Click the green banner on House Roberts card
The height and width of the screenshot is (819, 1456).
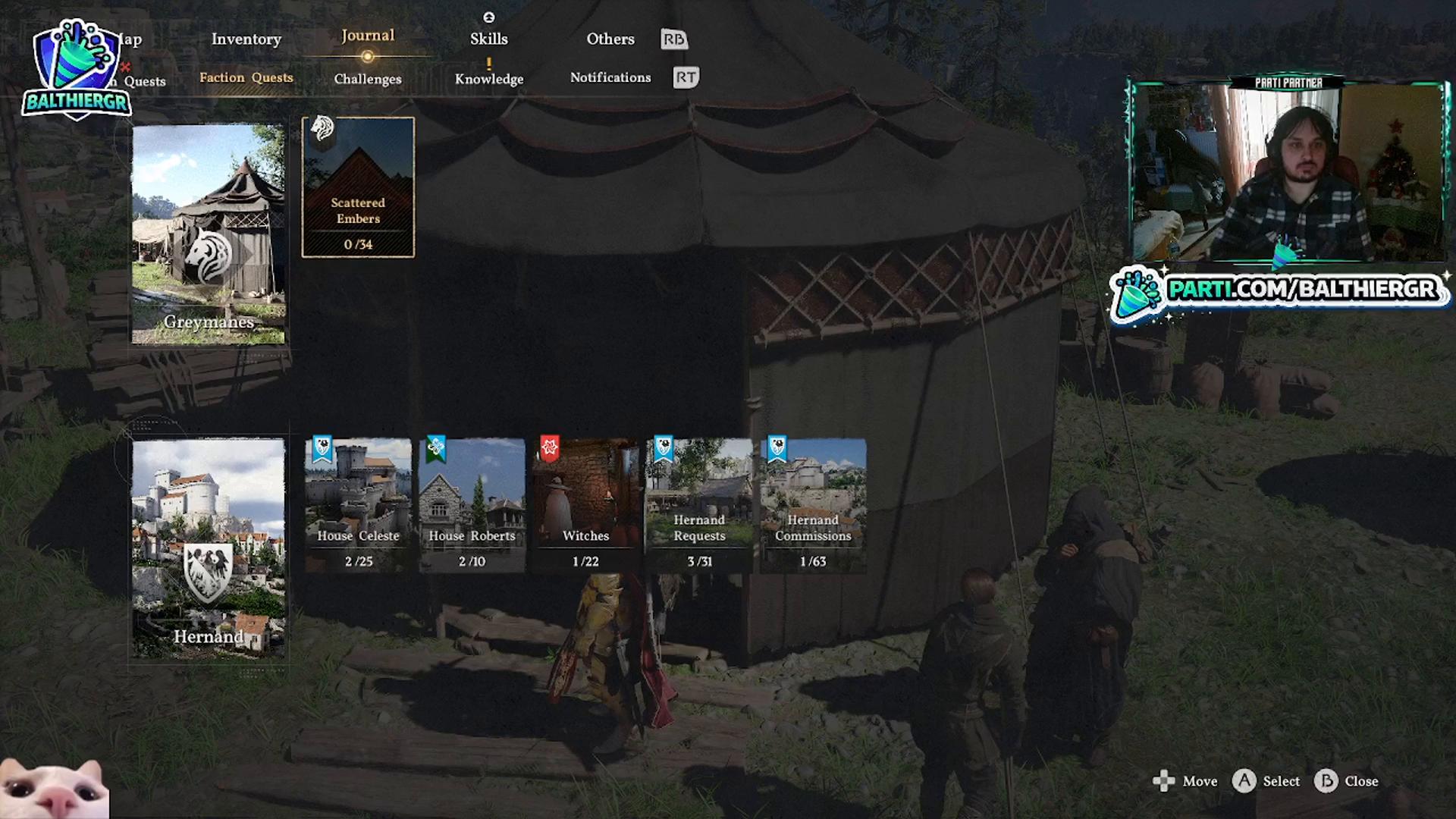pyautogui.click(x=435, y=450)
